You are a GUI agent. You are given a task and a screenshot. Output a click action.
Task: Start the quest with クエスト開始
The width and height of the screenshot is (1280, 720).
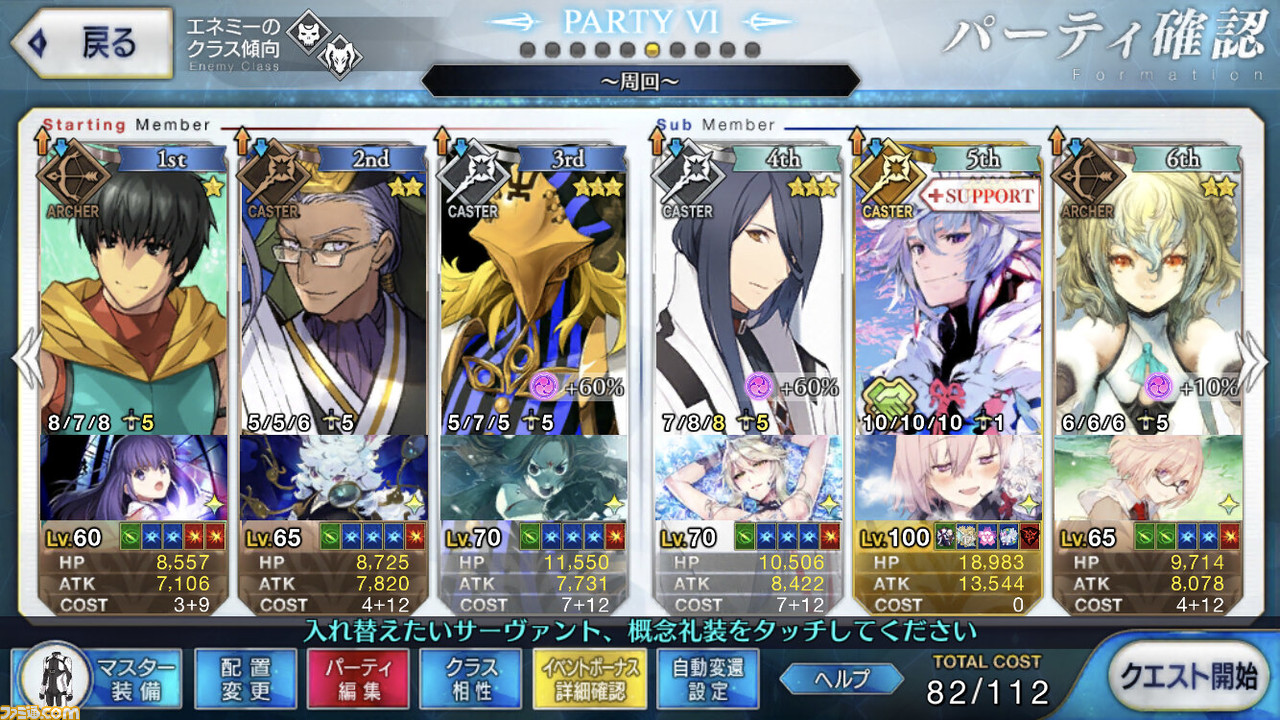pyautogui.click(x=1187, y=677)
